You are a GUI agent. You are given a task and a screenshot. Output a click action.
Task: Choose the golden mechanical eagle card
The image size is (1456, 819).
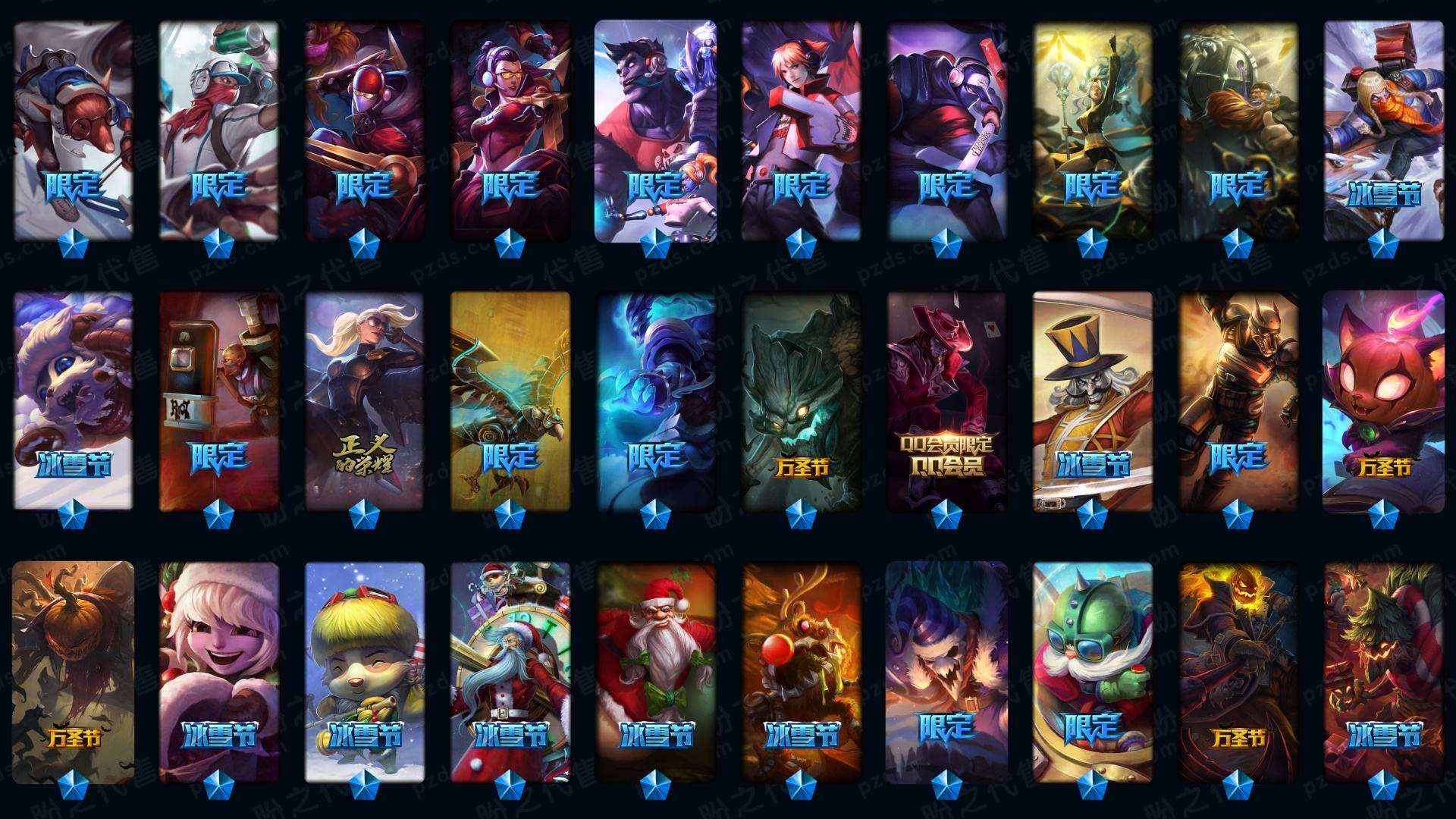pyautogui.click(x=510, y=400)
